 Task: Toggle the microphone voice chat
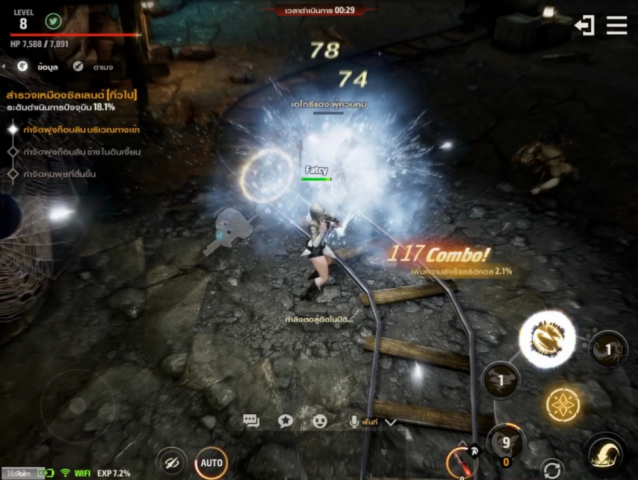354,422
